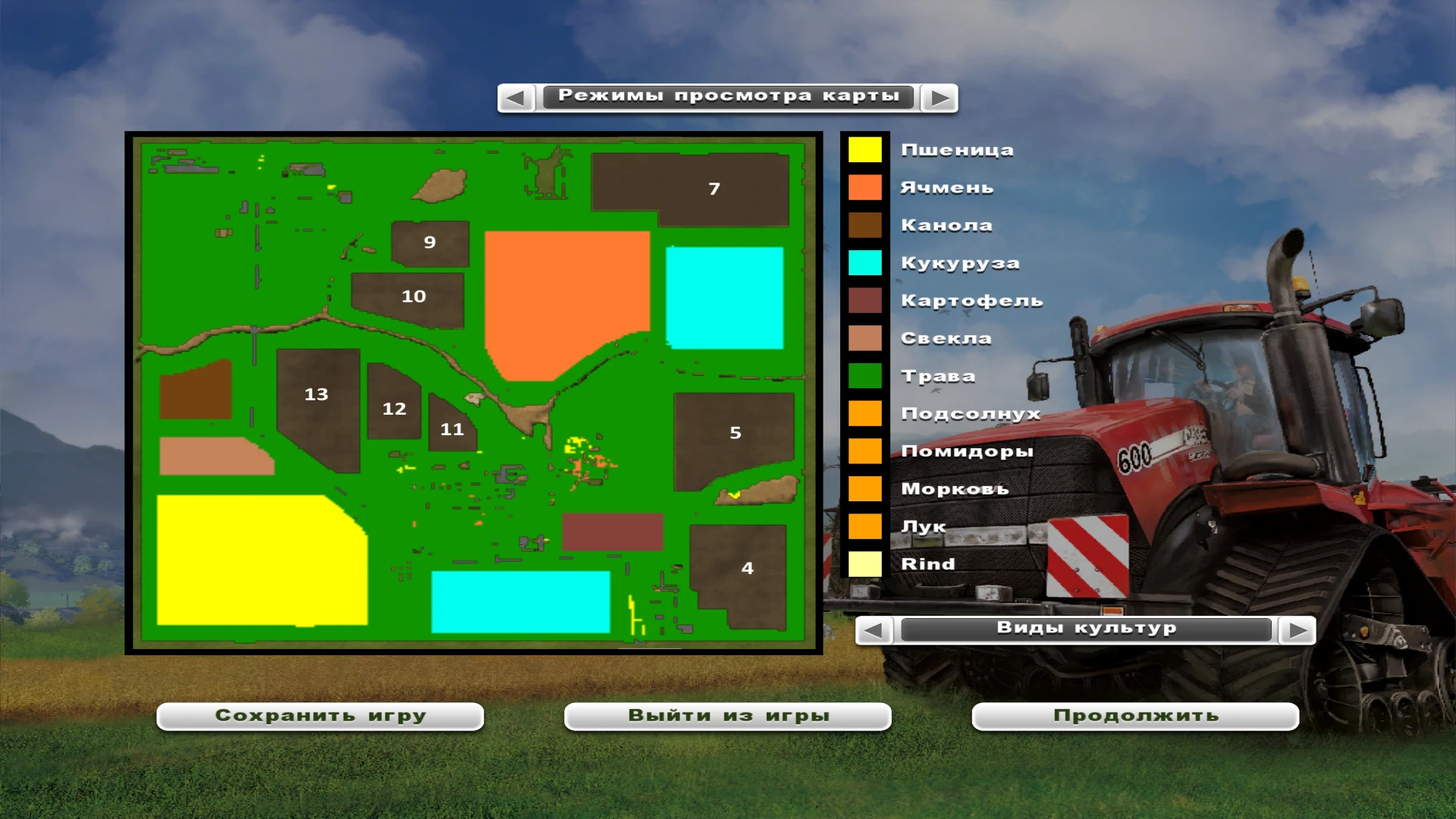Viewport: 1456px width, 819px height.
Task: Click the Ячмень (barley) legend color
Action: (864, 187)
